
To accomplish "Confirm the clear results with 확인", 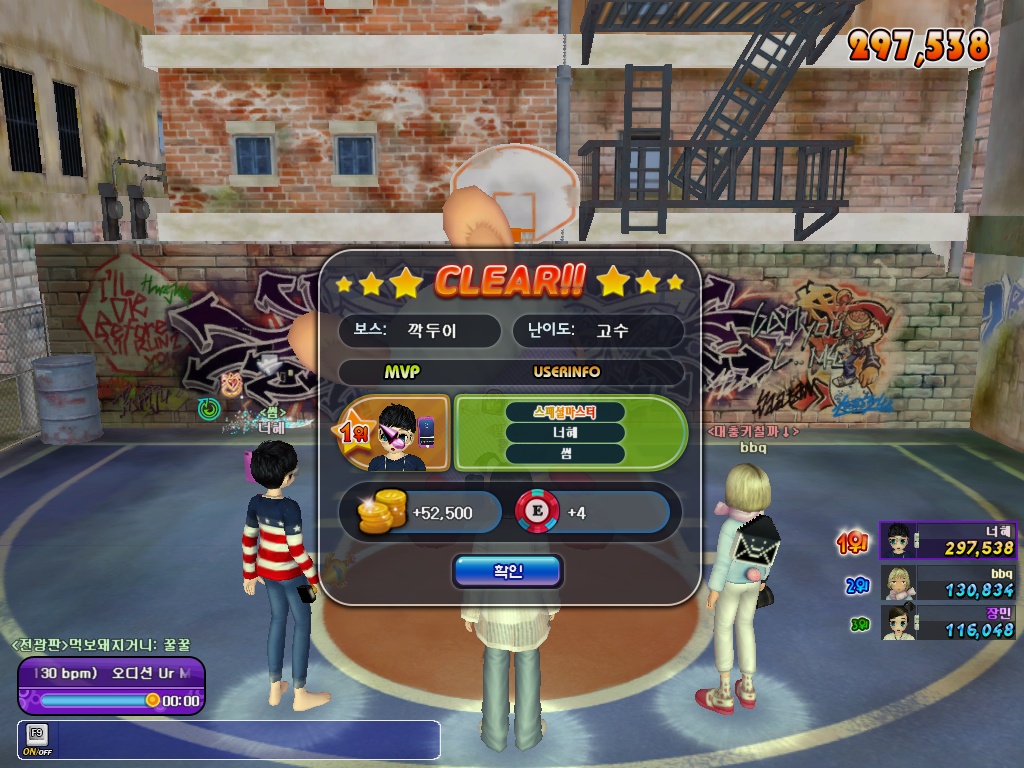I will (507, 571).
